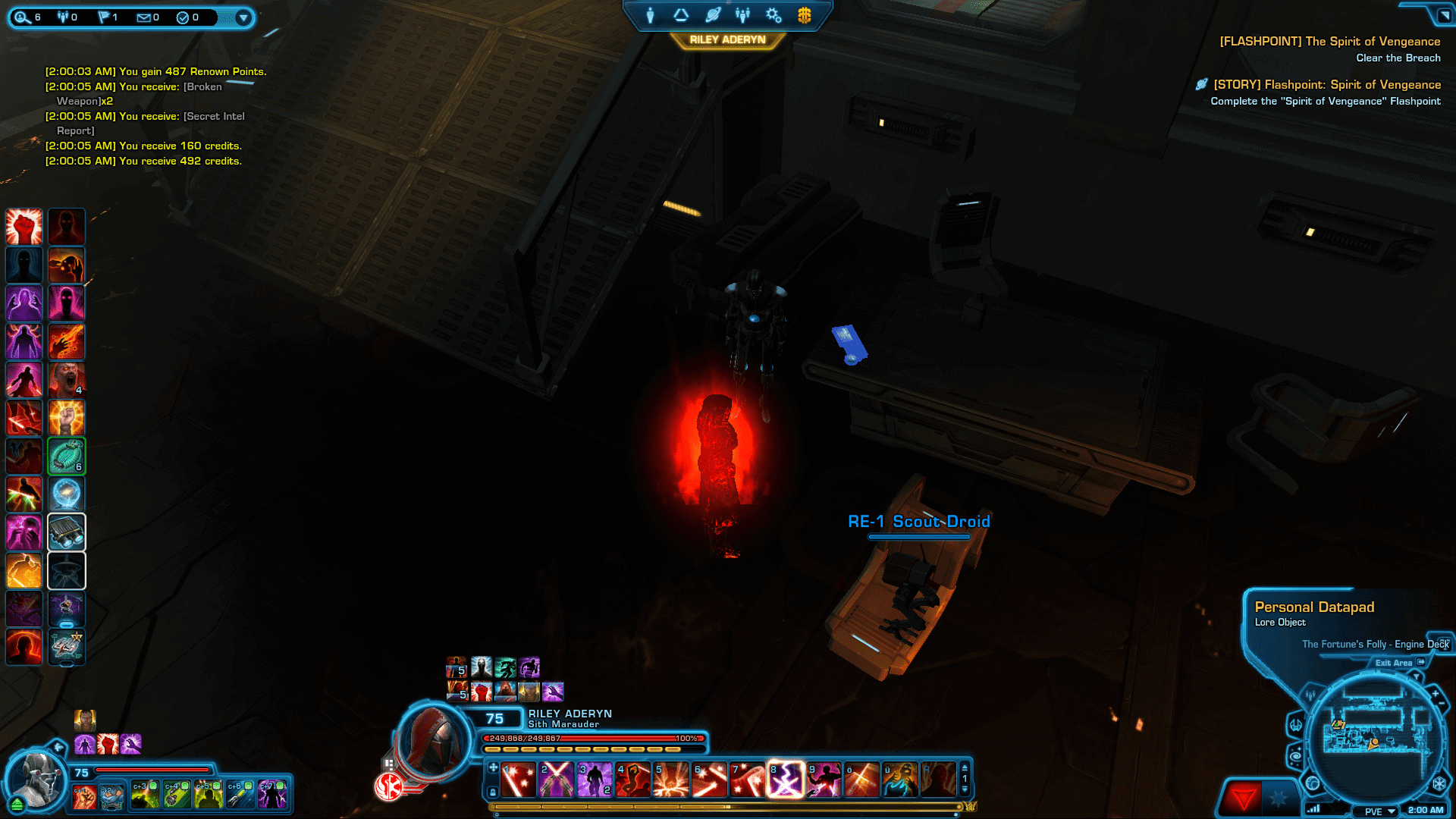Open the mail envelope icon top-left
This screenshot has width=1456, height=819.
143,17
